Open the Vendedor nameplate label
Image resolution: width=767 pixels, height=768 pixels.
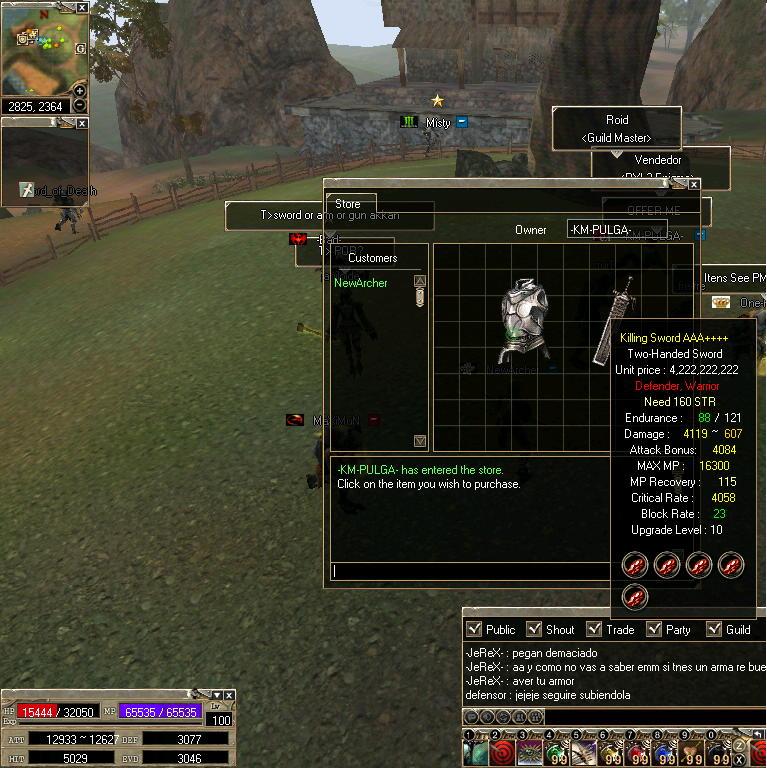[x=658, y=160]
